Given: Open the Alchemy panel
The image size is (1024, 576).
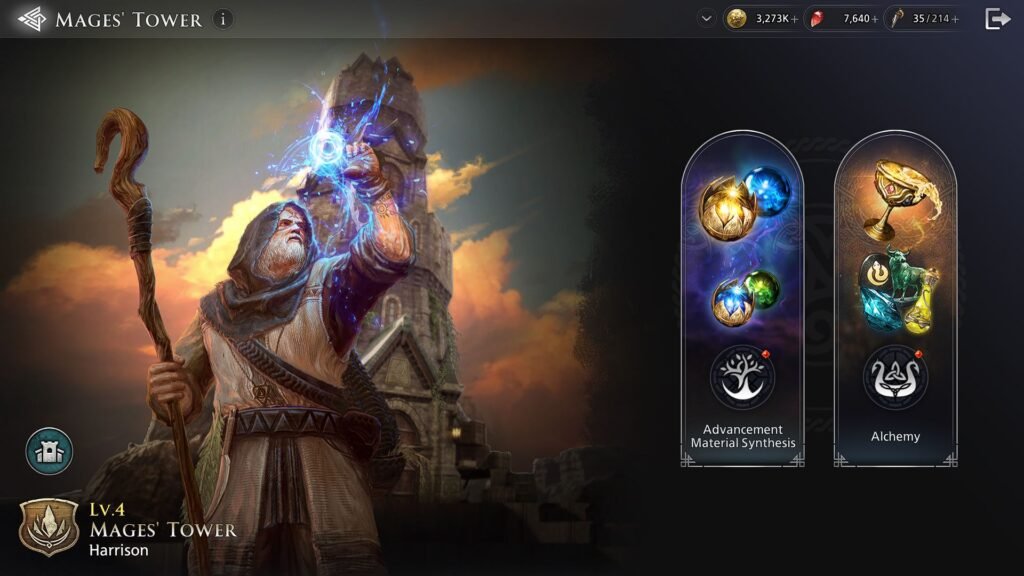Looking at the screenshot, I should (x=895, y=300).
